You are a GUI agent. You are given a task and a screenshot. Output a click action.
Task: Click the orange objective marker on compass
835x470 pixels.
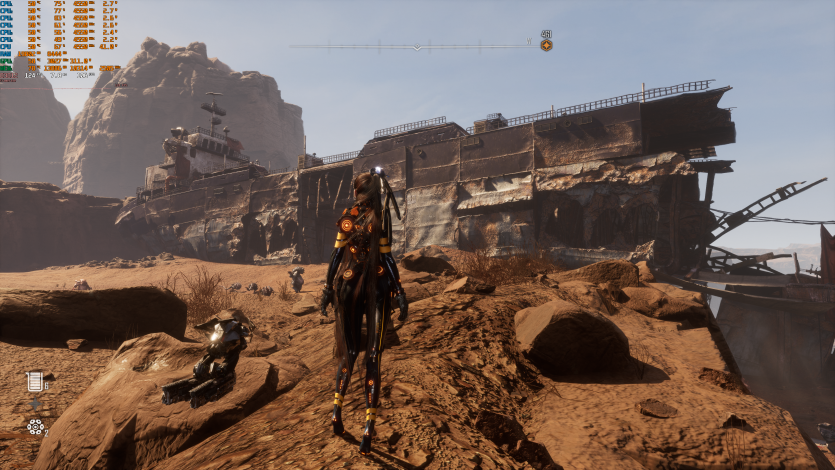[546, 45]
